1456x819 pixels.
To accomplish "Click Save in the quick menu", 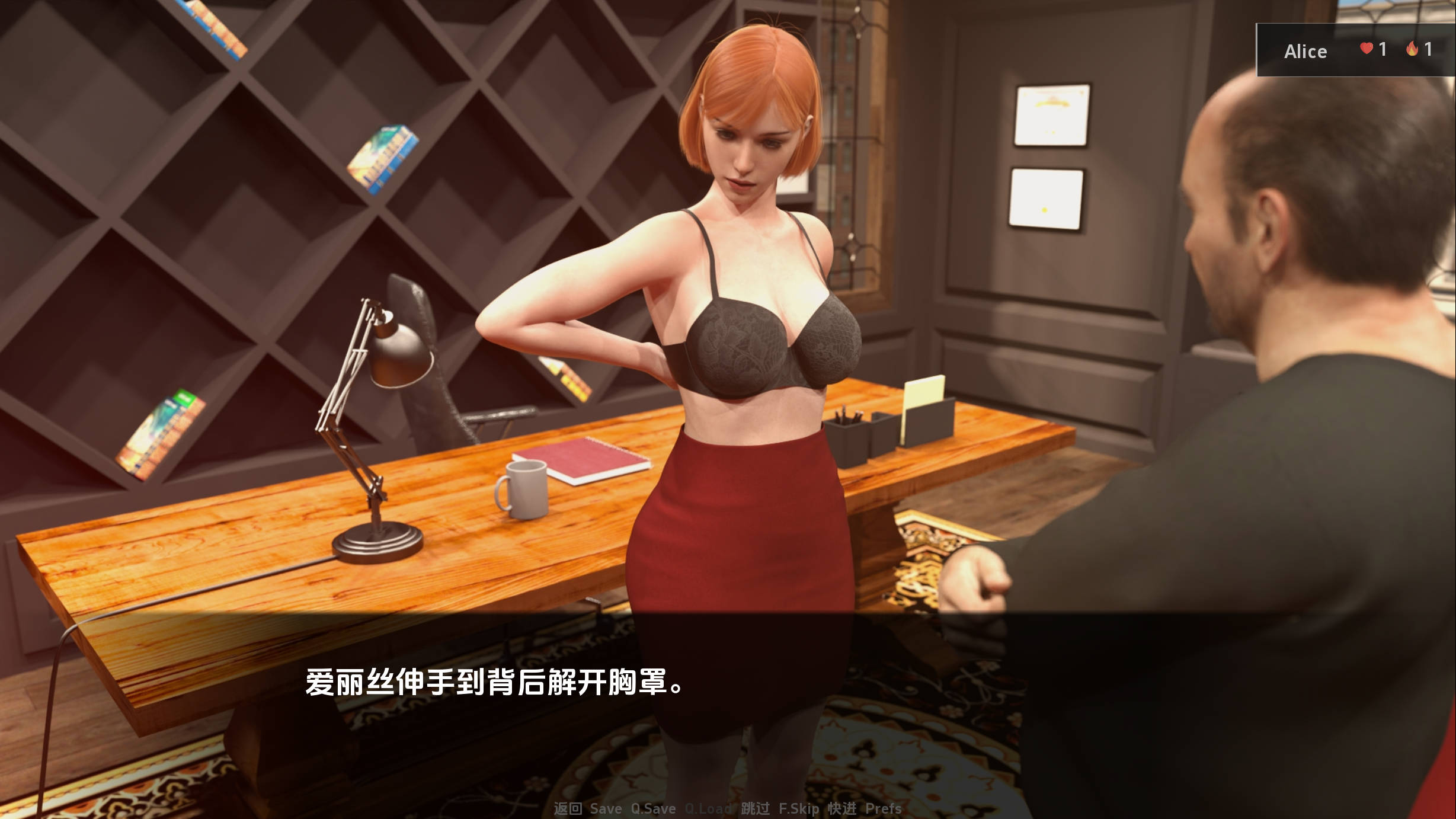I will coord(606,809).
